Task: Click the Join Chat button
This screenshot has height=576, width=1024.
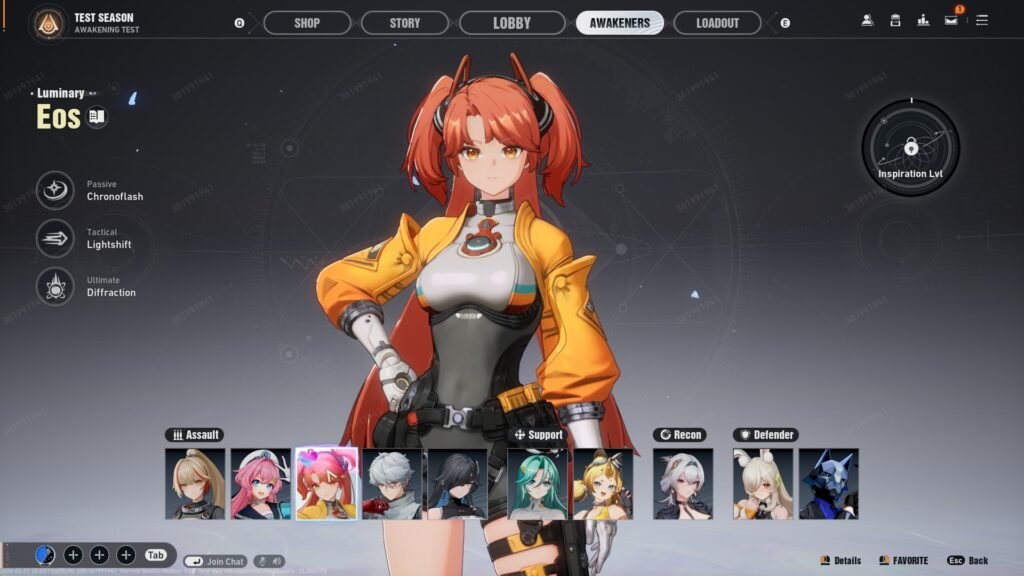Action: [215, 562]
